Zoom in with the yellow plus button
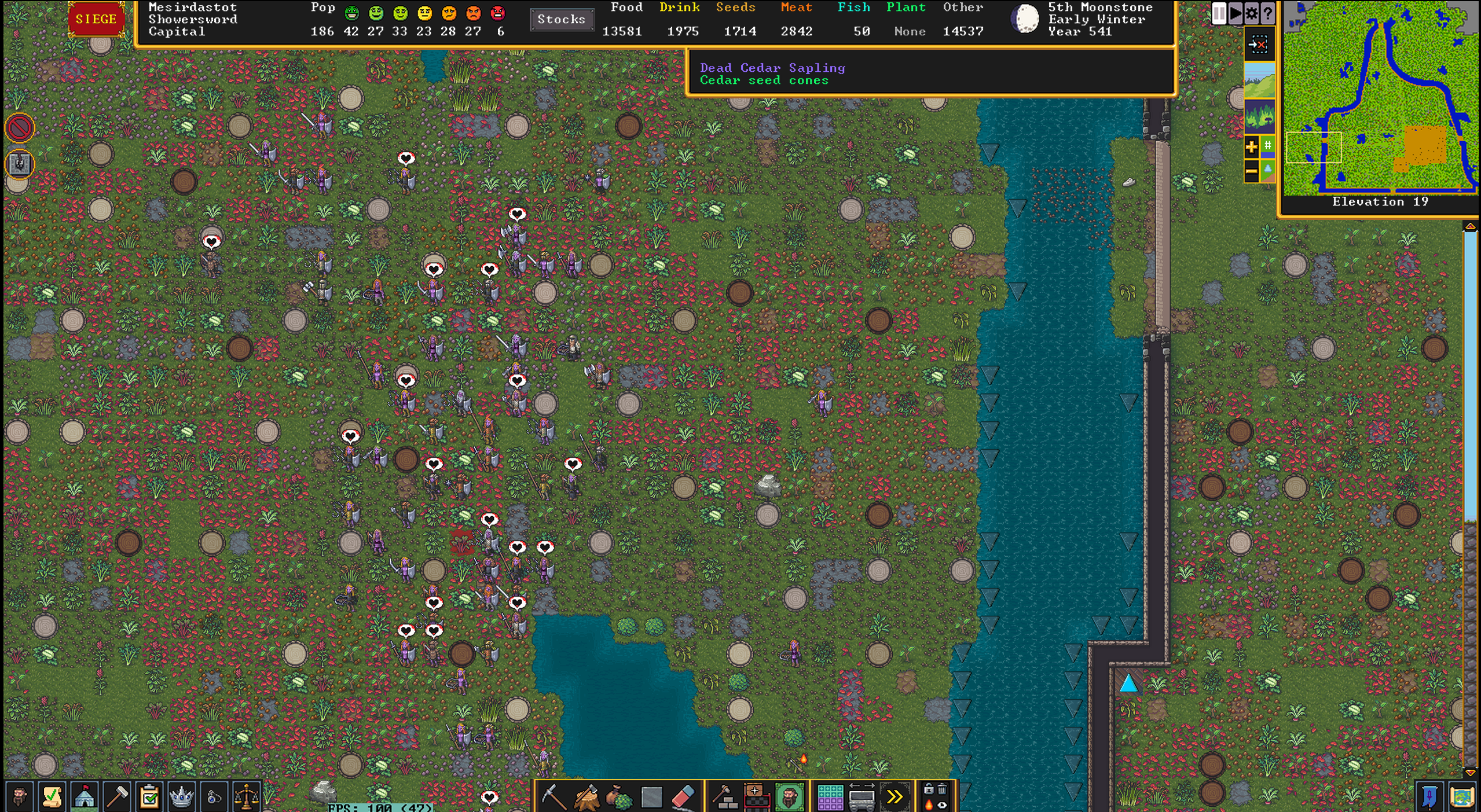 point(1251,146)
